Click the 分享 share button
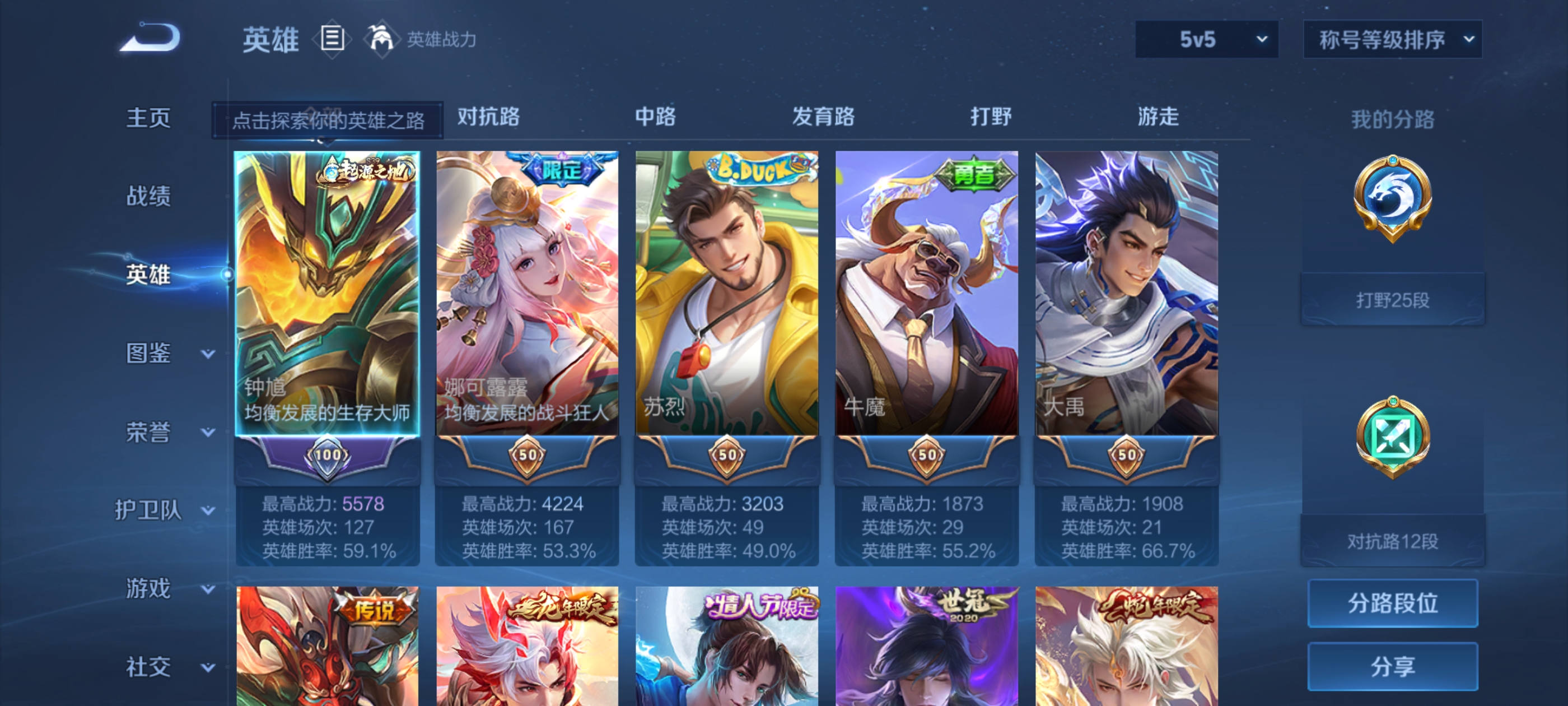Image resolution: width=1568 pixels, height=706 pixels. tap(1393, 666)
